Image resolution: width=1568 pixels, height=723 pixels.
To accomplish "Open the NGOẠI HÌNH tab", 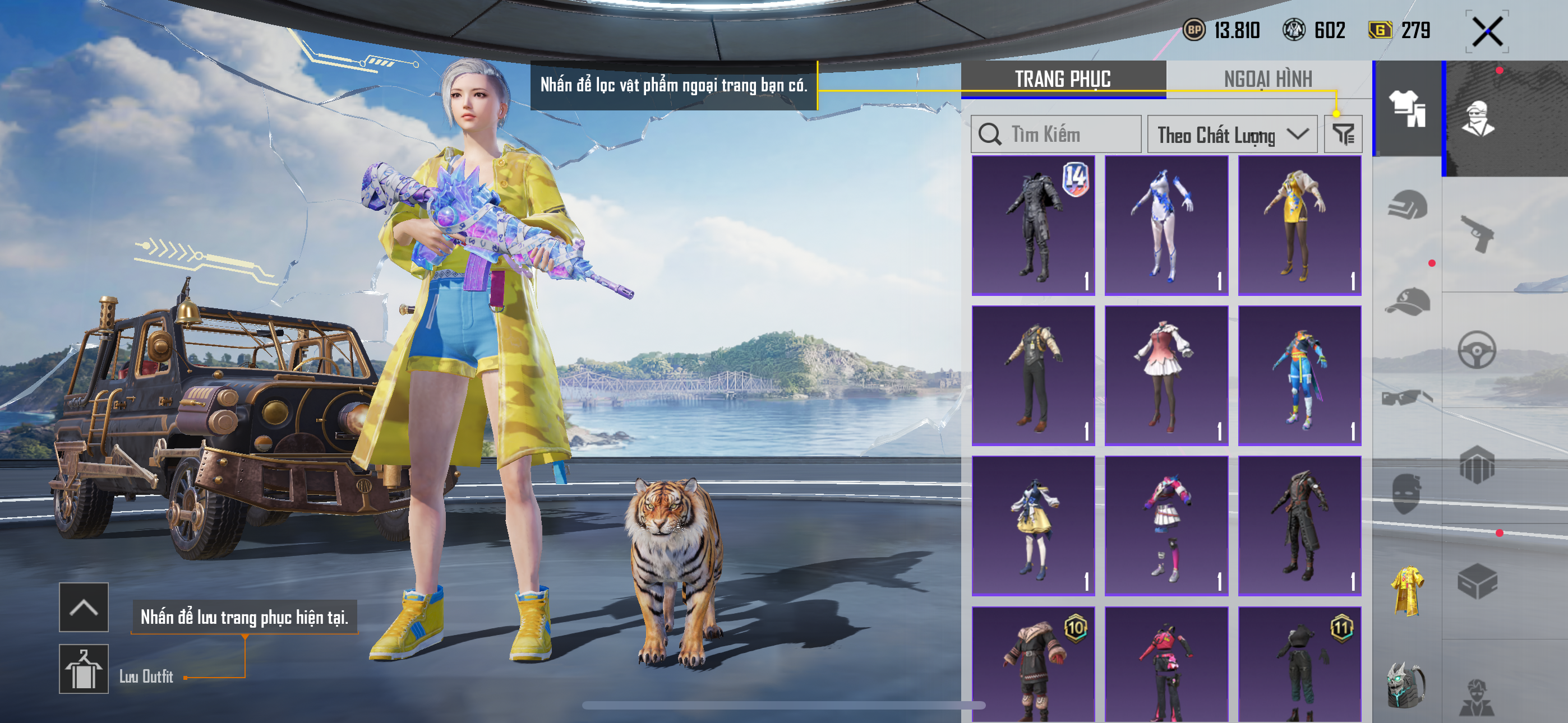I will 1268,79.
